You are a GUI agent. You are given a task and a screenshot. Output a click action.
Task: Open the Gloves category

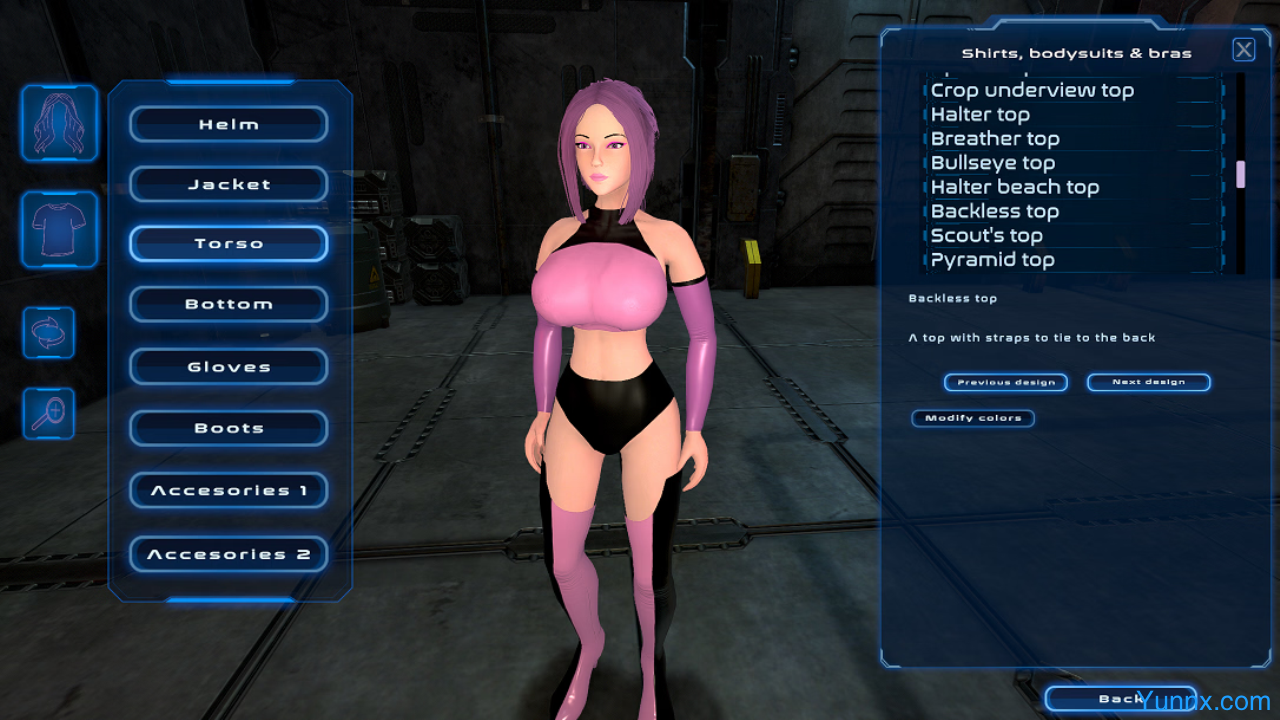point(229,367)
